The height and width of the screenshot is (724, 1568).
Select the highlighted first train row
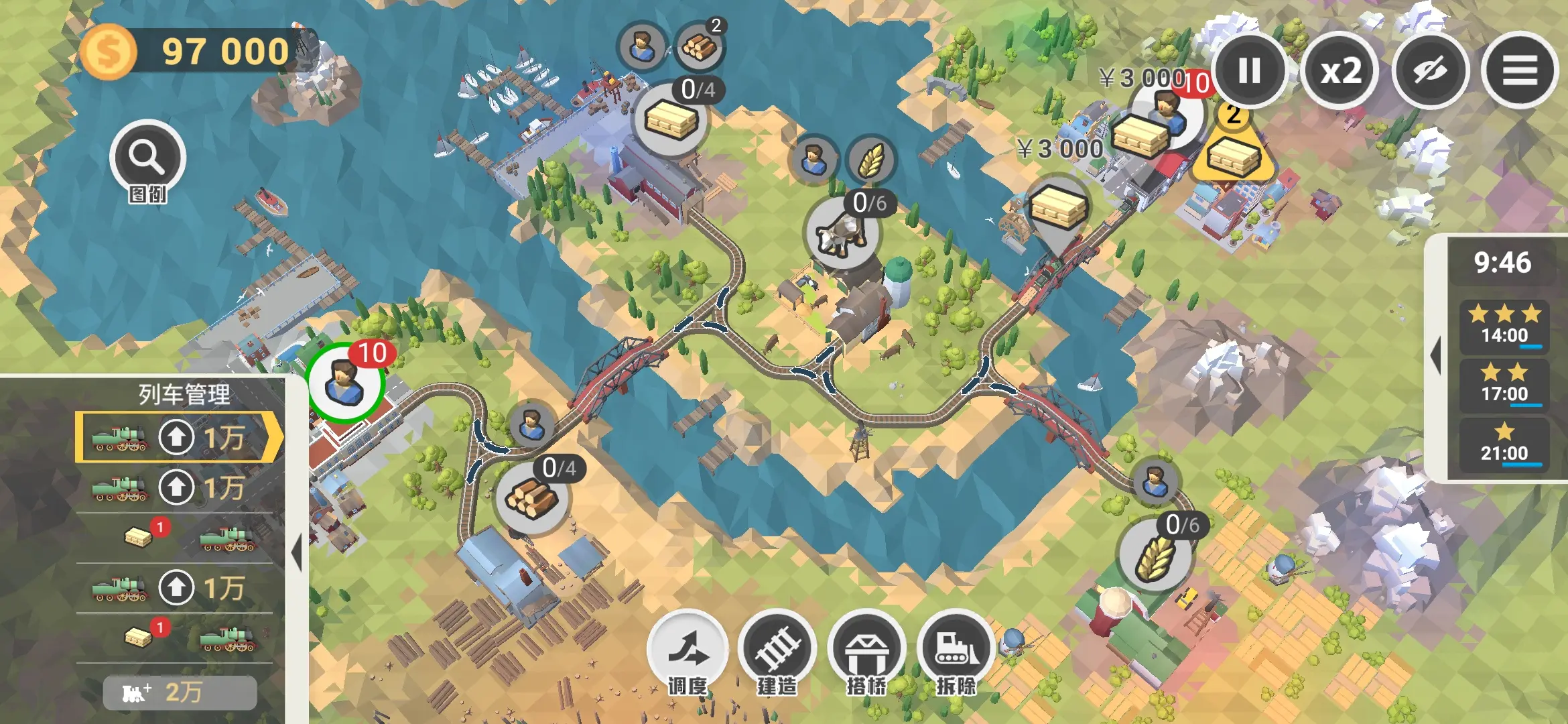tap(178, 437)
